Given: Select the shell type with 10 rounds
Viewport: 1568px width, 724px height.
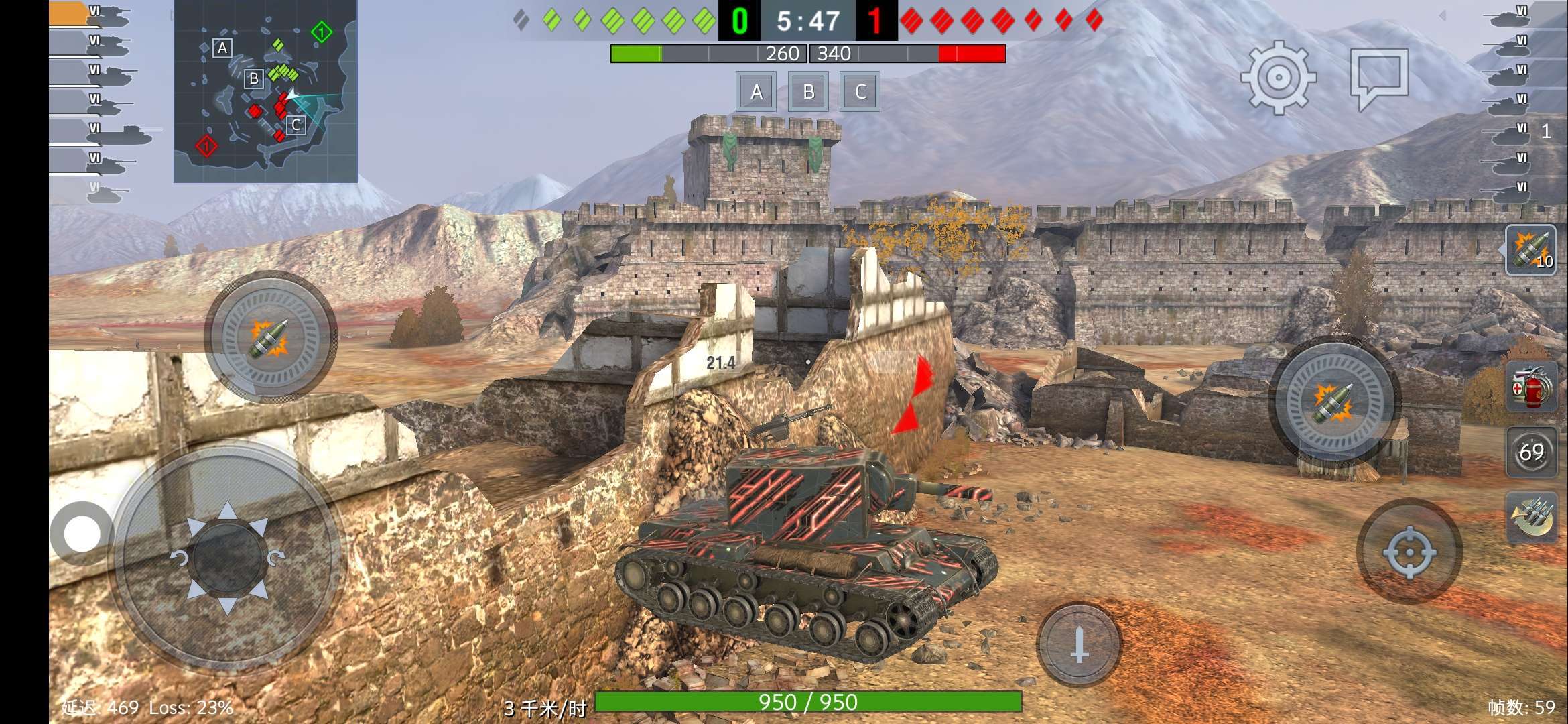Looking at the screenshot, I should (x=1530, y=250).
